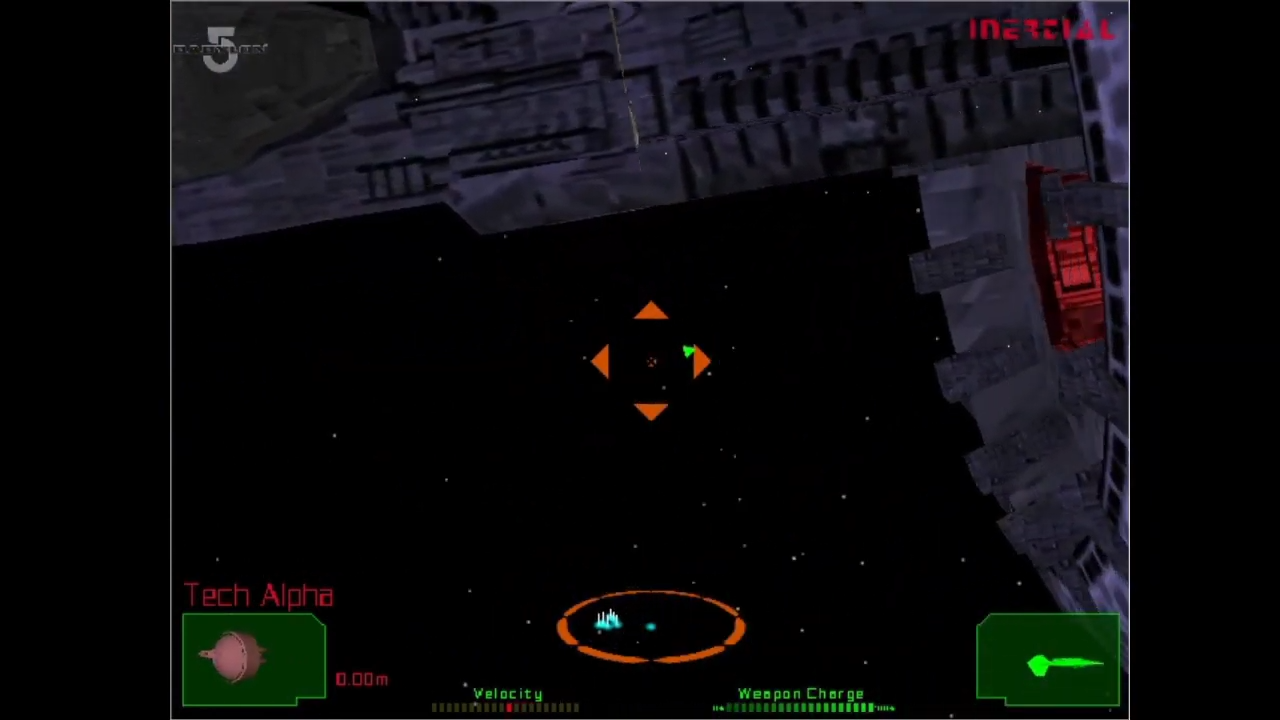Toggle the left reticle arrow marker
Image resolution: width=1280 pixels, height=720 pixels.
600,363
